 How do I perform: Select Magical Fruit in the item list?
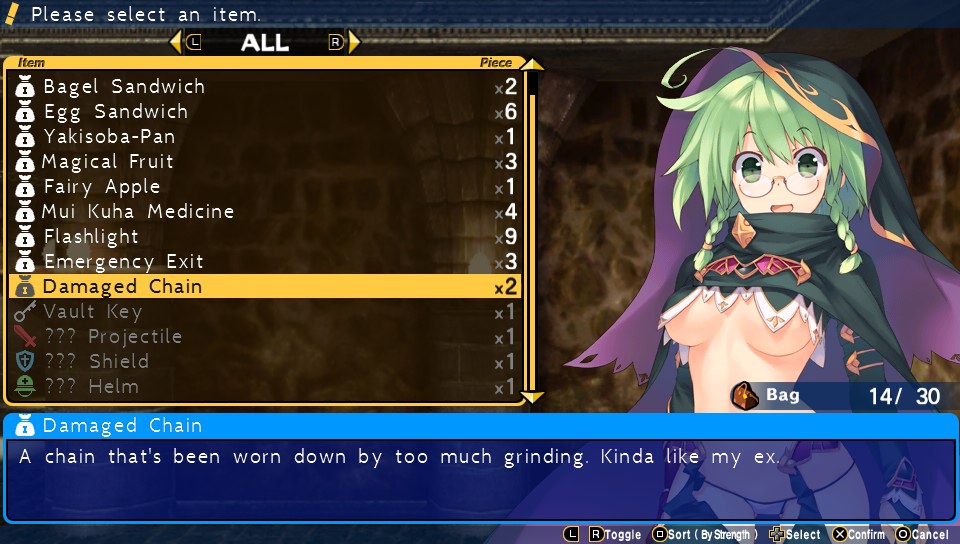[x=108, y=162]
